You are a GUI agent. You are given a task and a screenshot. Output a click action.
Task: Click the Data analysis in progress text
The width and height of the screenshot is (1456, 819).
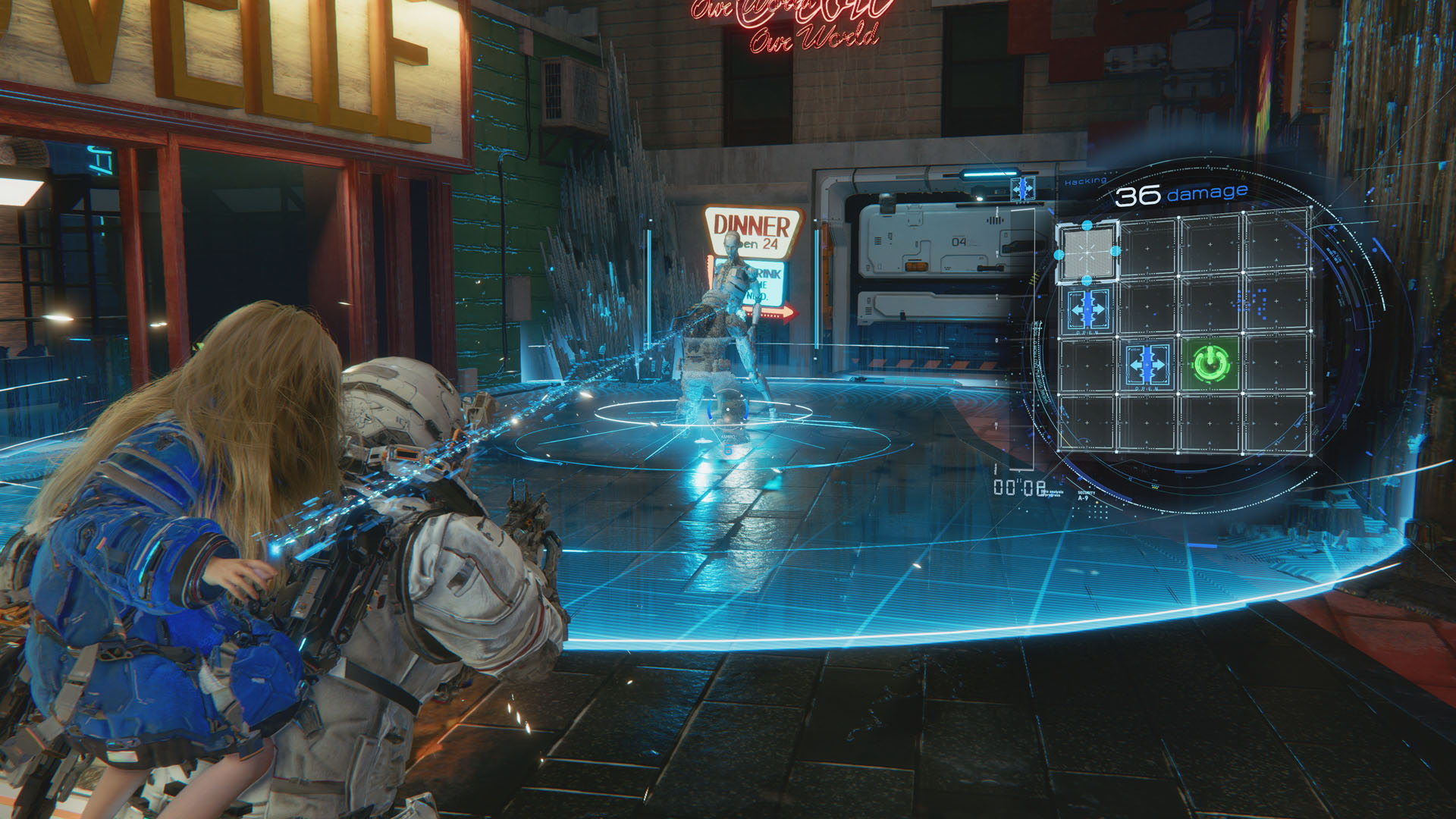pos(1051,492)
